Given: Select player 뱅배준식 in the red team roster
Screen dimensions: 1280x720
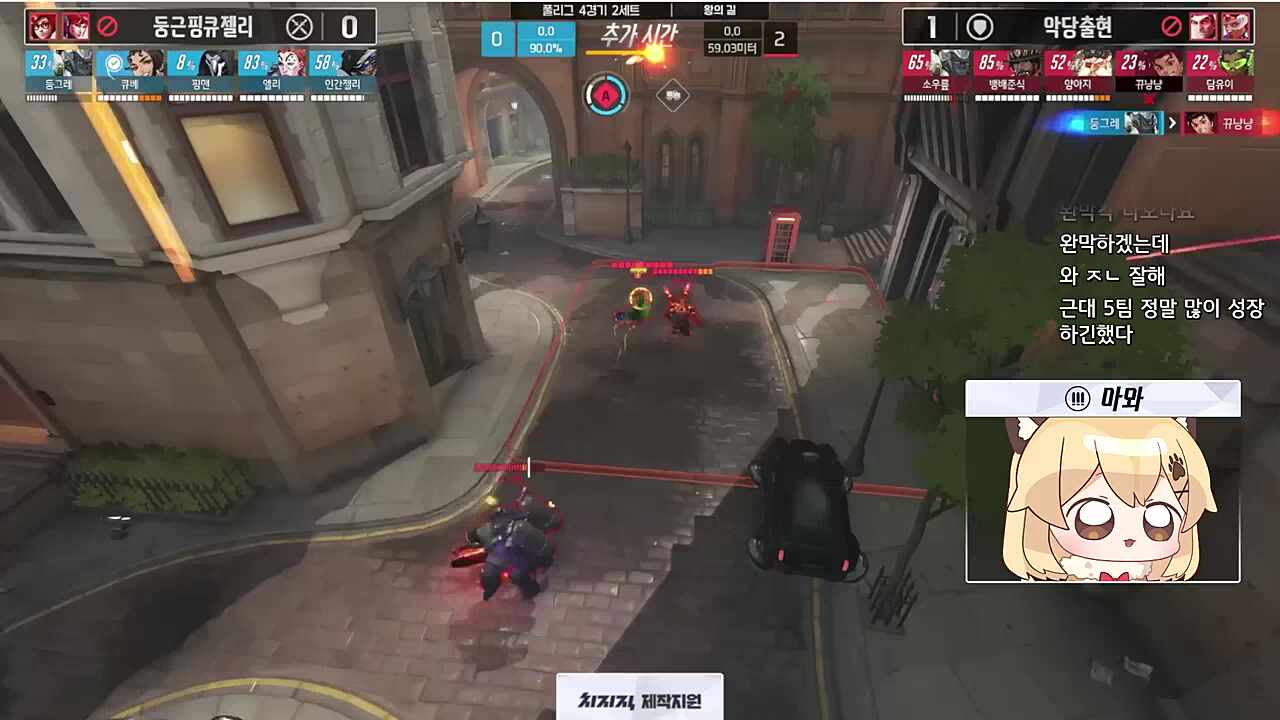Looking at the screenshot, I should 1007,72.
